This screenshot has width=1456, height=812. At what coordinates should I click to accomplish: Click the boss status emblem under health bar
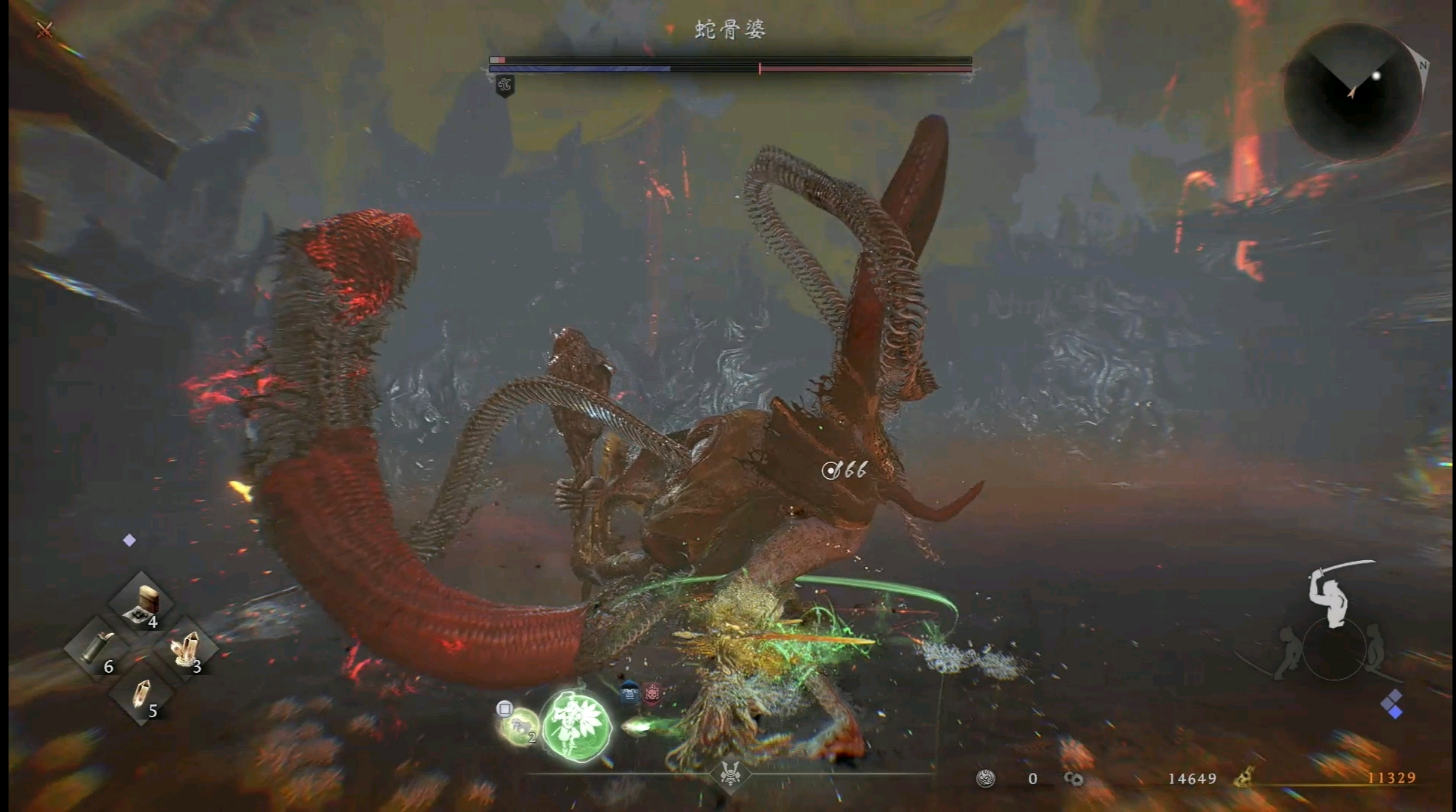click(505, 86)
